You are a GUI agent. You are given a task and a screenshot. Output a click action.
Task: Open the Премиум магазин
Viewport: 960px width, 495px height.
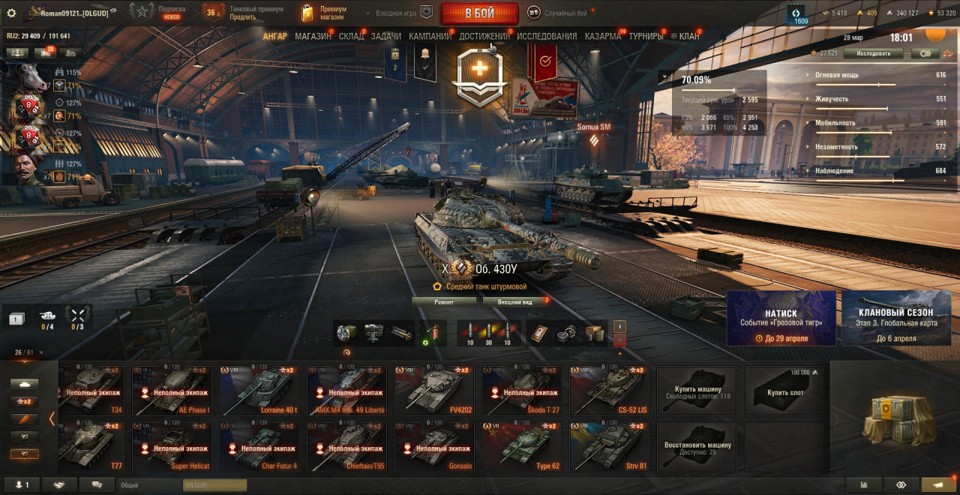[325, 13]
